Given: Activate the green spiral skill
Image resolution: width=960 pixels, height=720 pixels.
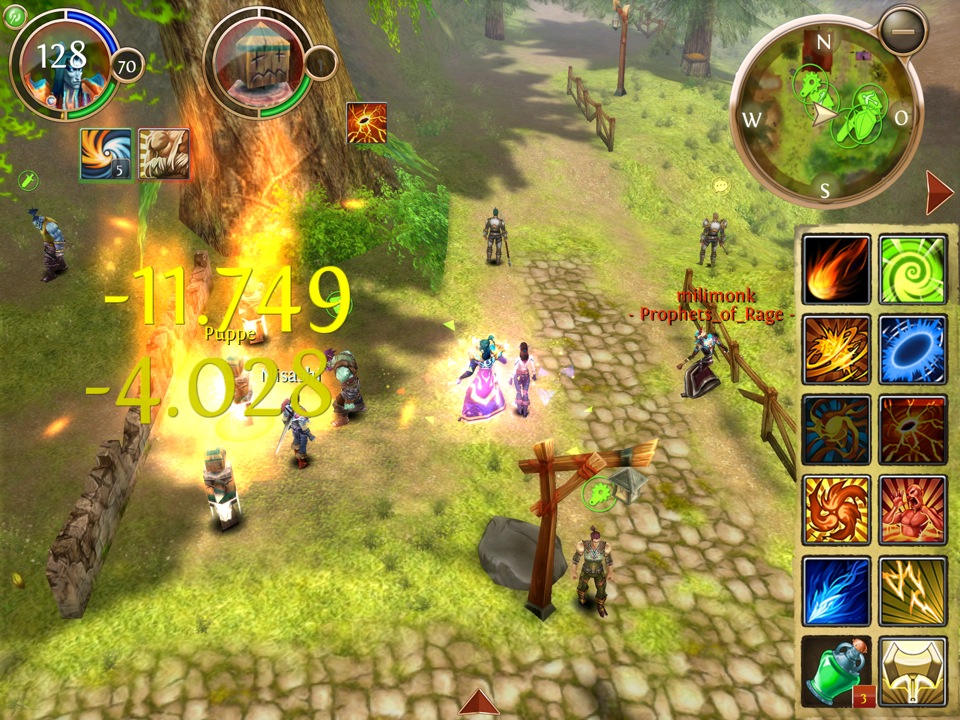Looking at the screenshot, I should pos(912,269).
